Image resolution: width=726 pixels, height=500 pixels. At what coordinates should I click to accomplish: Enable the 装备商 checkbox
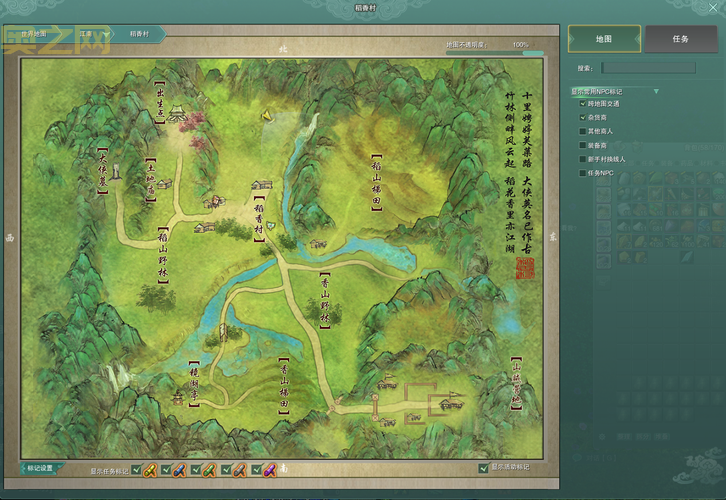pos(583,145)
